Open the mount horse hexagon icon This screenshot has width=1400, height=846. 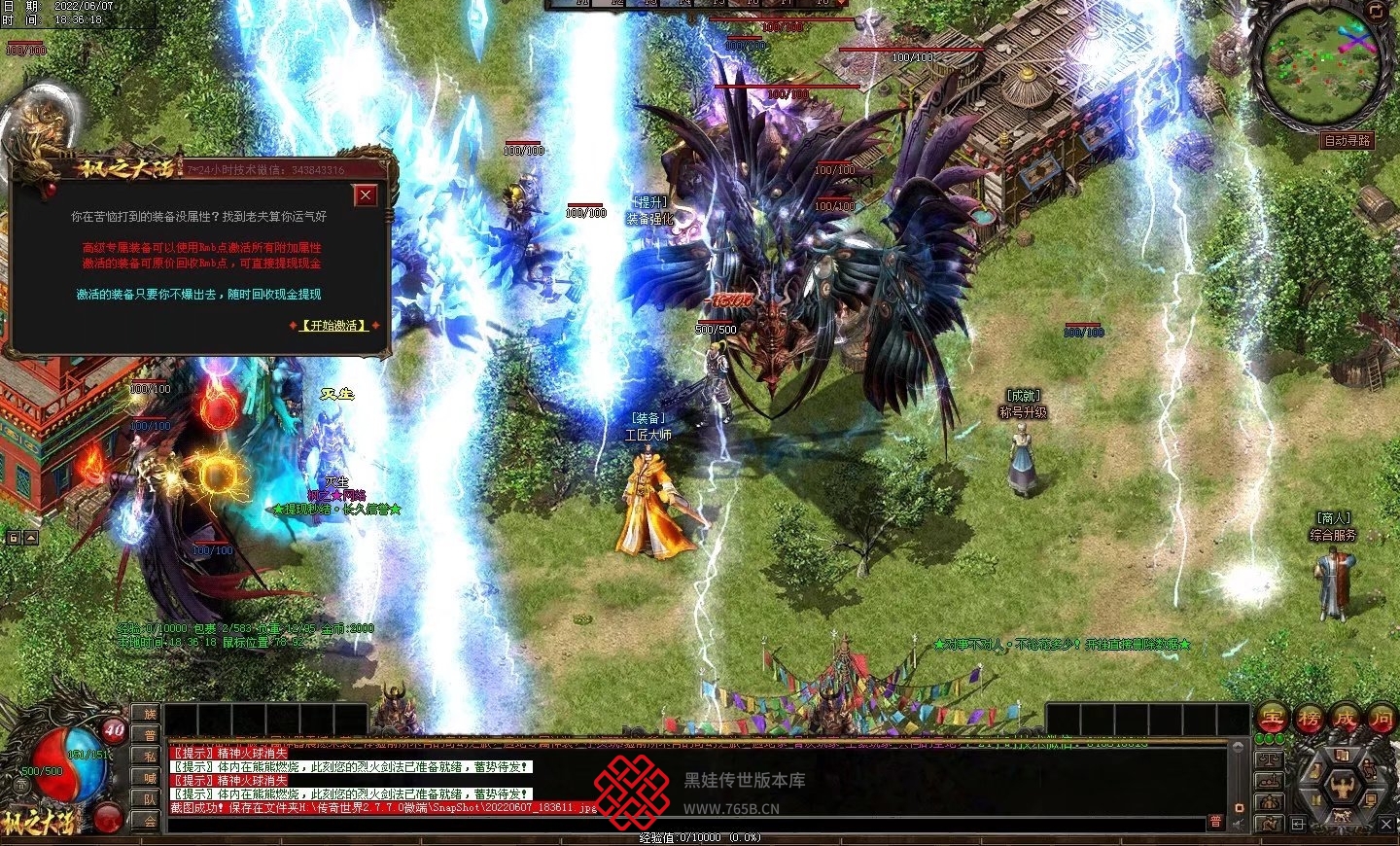click(x=1342, y=818)
